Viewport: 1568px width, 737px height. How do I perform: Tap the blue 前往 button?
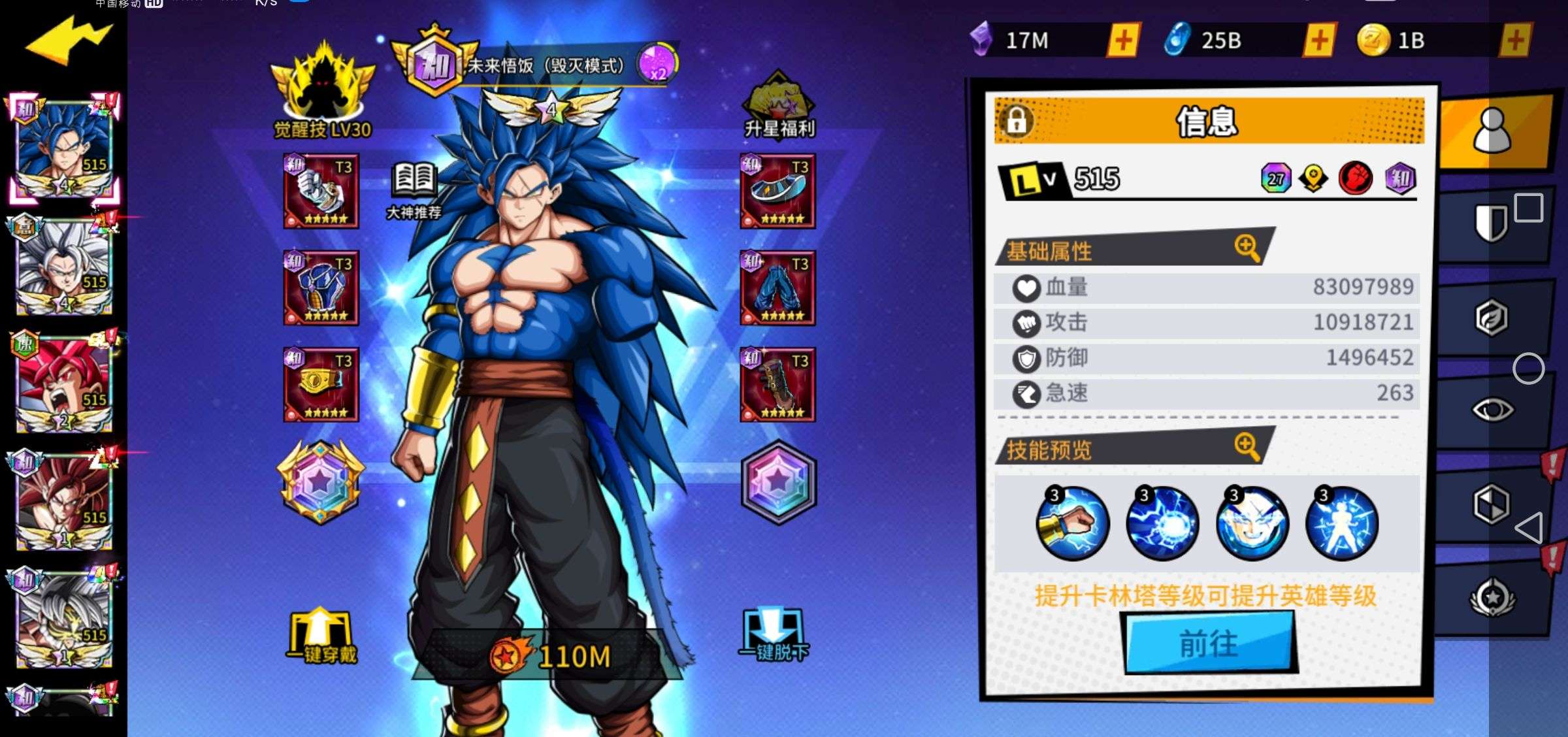click(x=1209, y=644)
